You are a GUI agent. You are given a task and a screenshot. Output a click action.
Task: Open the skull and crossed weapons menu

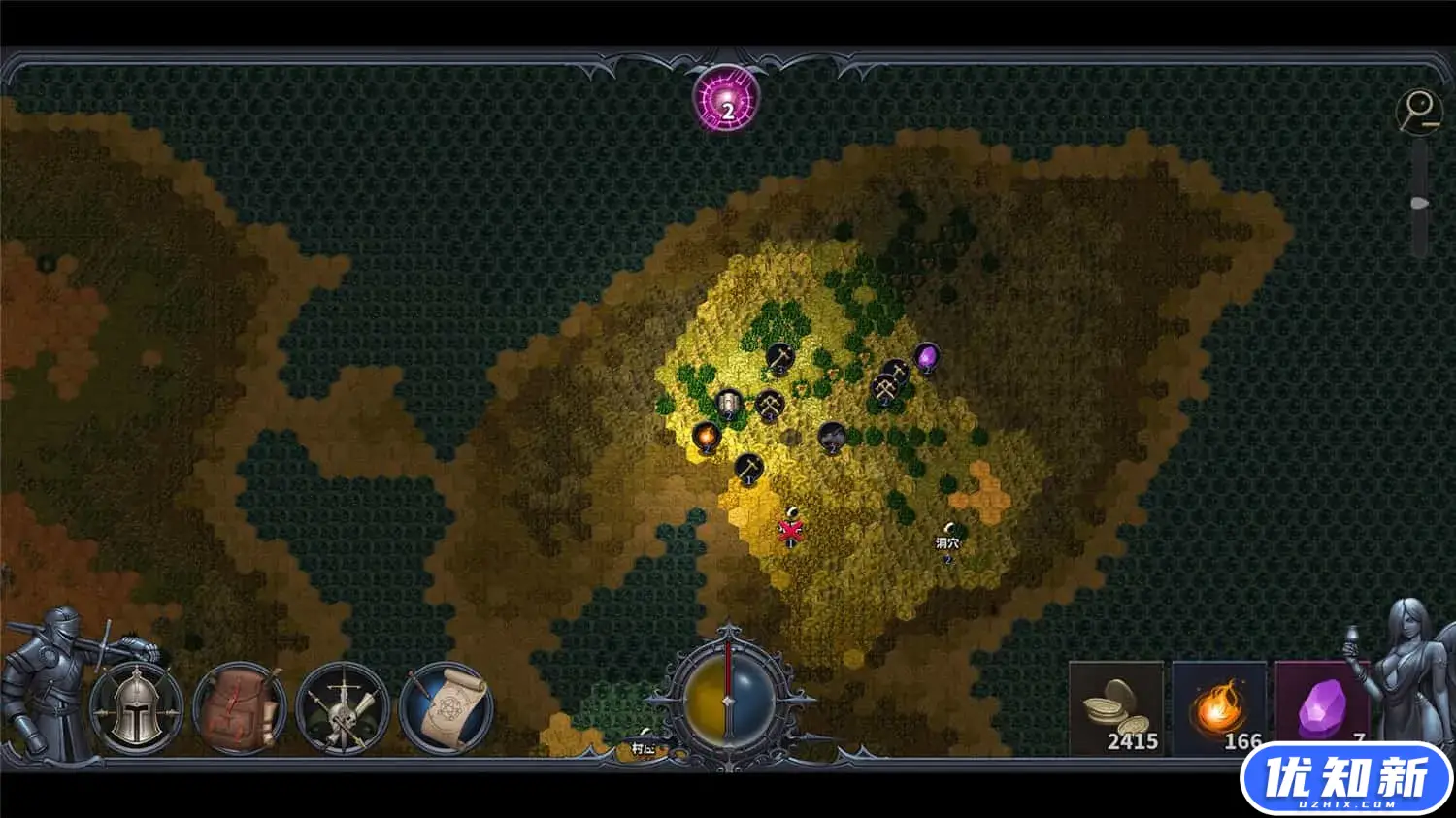tap(343, 709)
